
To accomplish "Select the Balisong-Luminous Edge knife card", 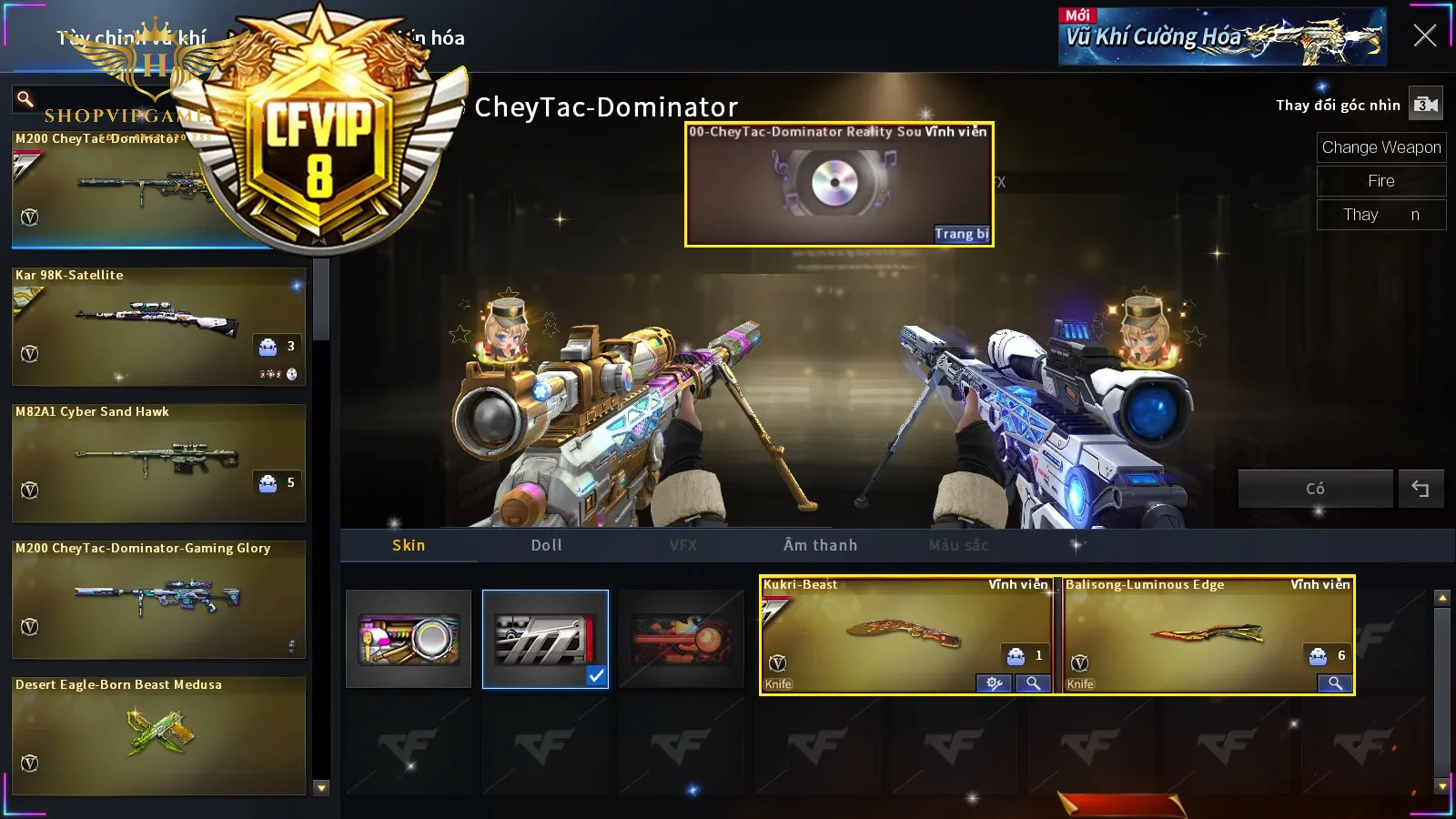I will pyautogui.click(x=1207, y=630).
